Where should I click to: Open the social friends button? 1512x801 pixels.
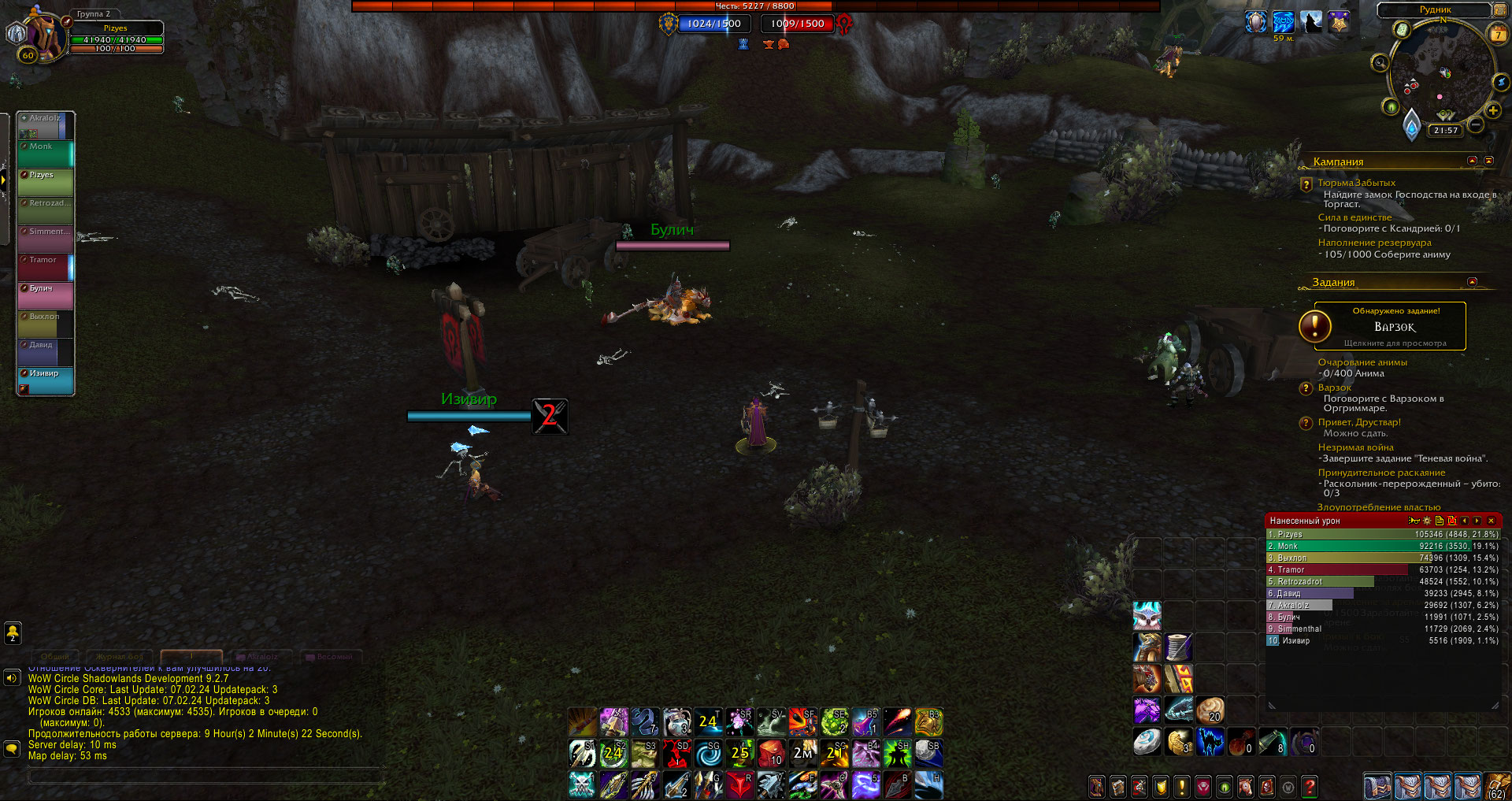13,632
